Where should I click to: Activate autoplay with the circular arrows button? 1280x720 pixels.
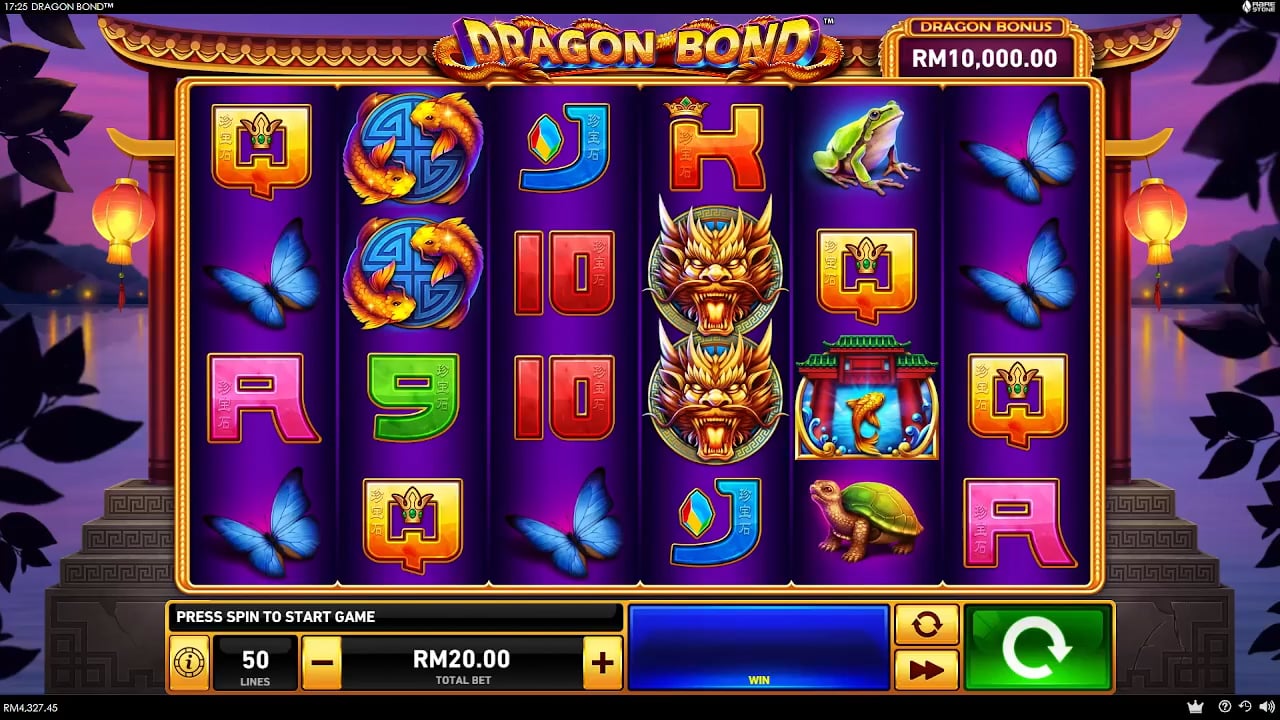tap(926, 625)
